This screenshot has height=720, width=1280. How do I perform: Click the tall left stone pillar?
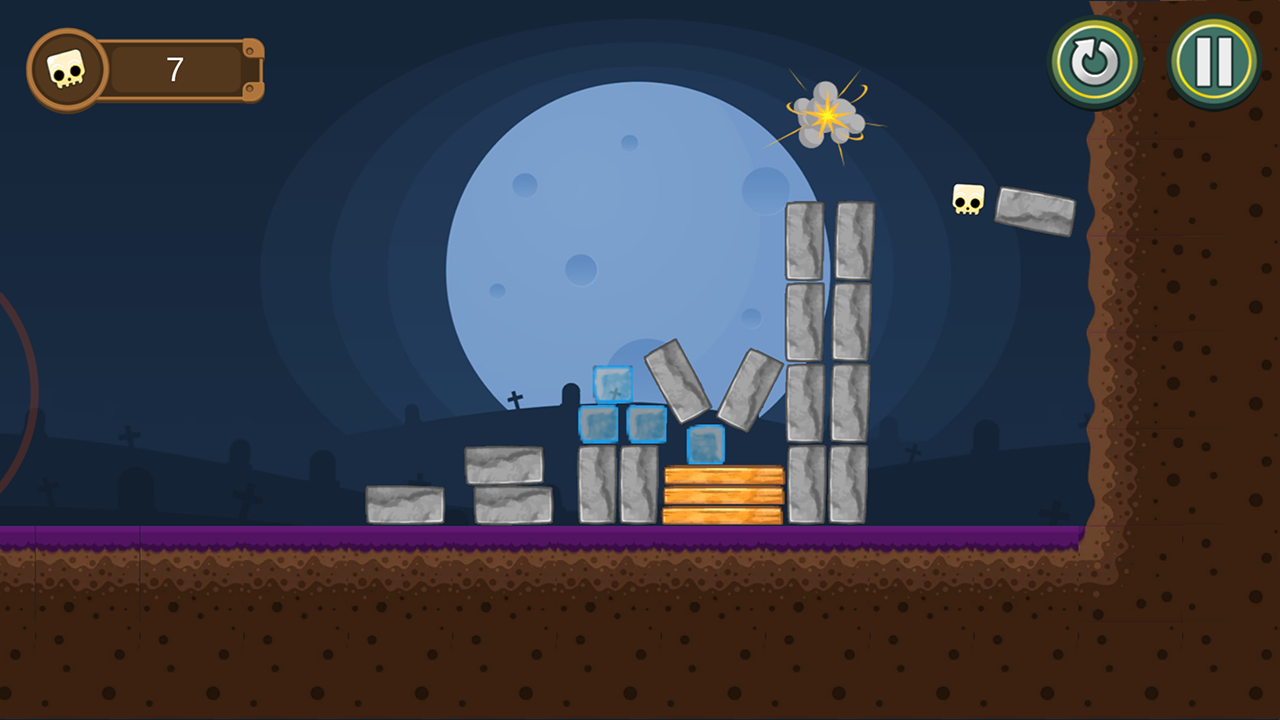806,360
